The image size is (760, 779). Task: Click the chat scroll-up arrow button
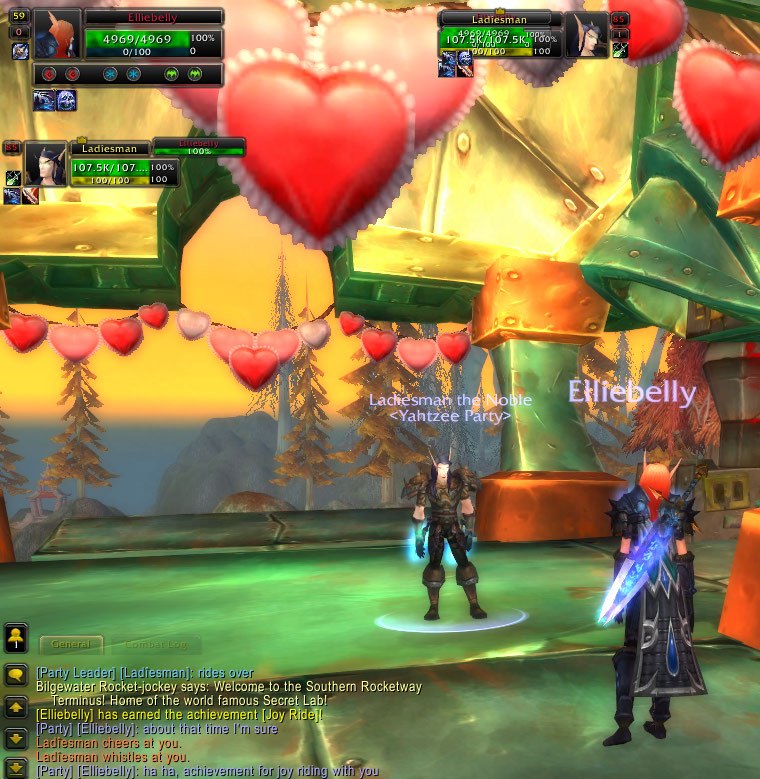(x=15, y=707)
